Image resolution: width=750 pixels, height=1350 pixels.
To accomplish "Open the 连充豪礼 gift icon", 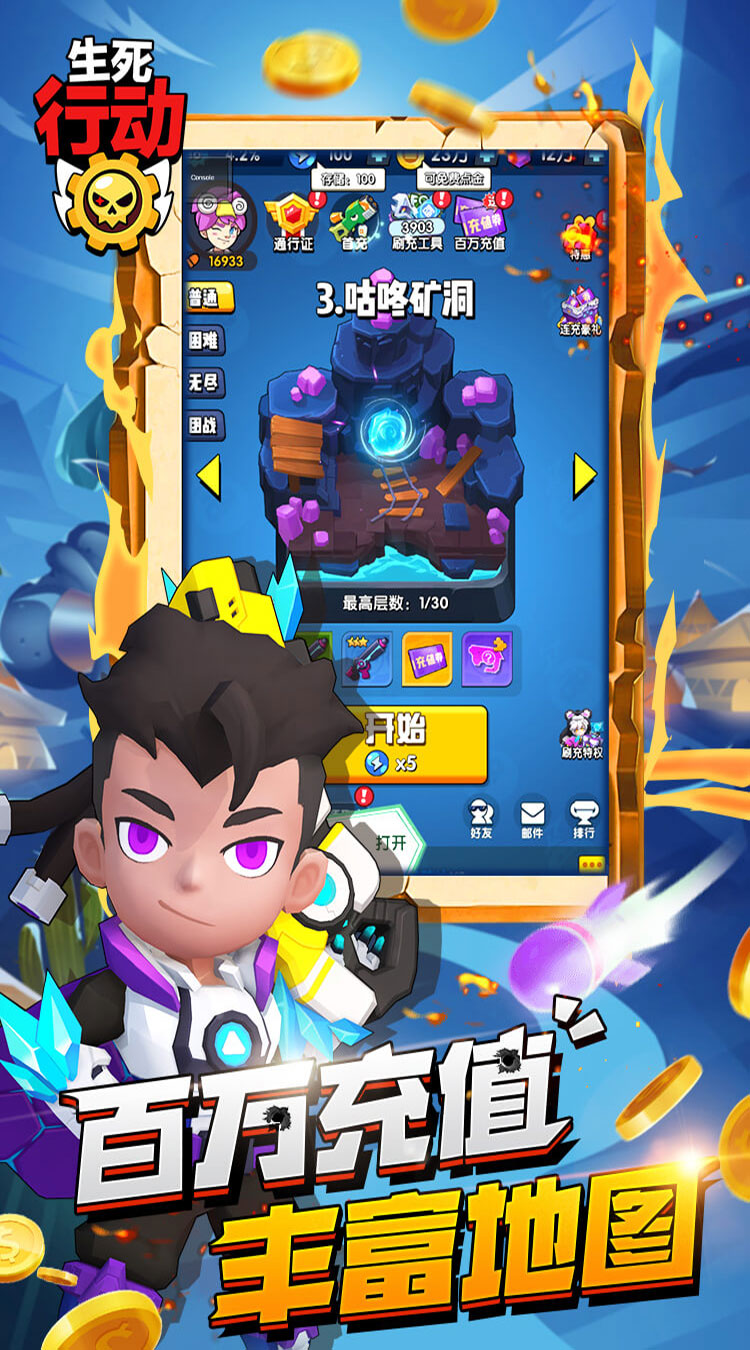I will pyautogui.click(x=578, y=312).
